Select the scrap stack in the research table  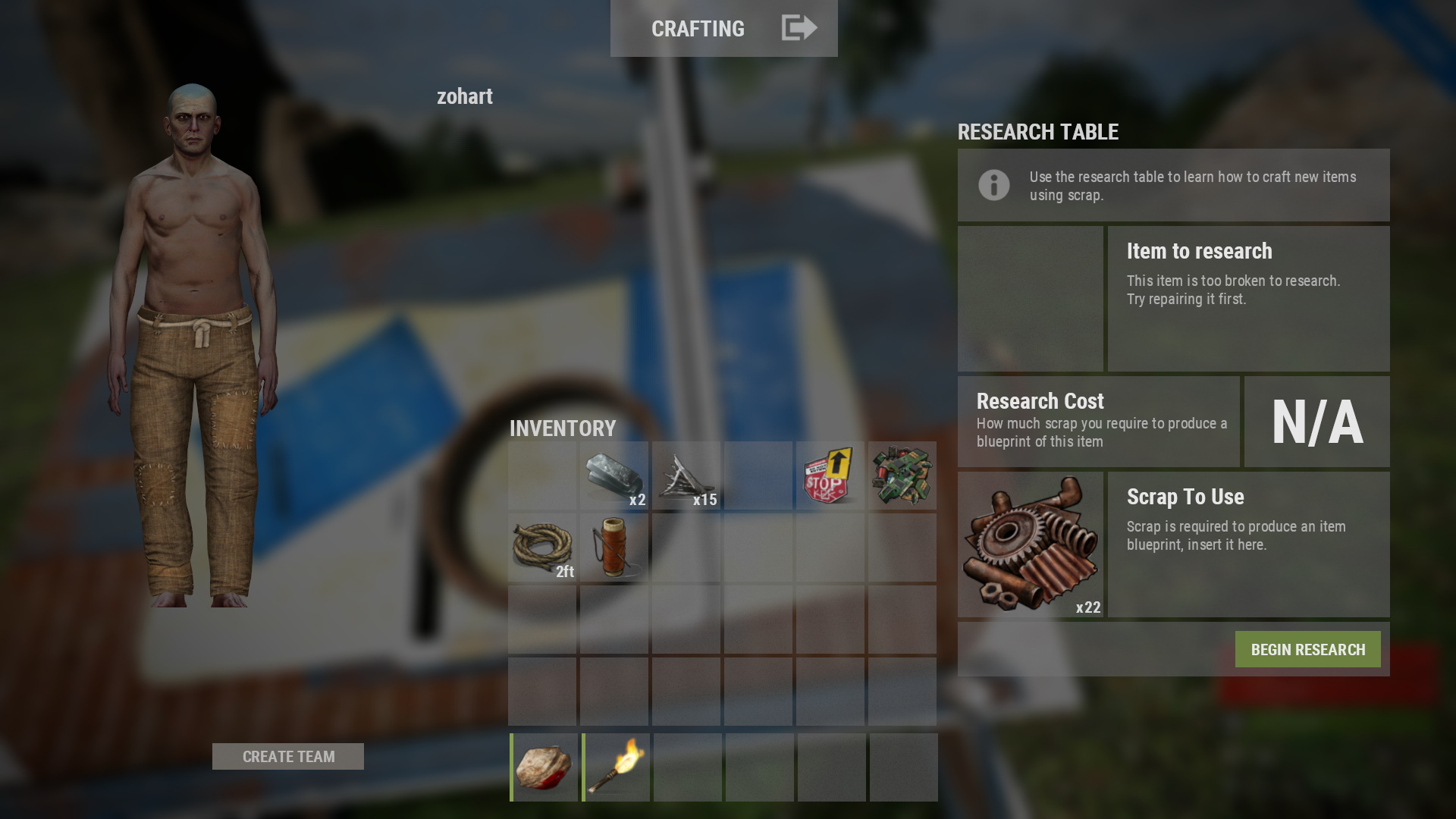(1030, 544)
